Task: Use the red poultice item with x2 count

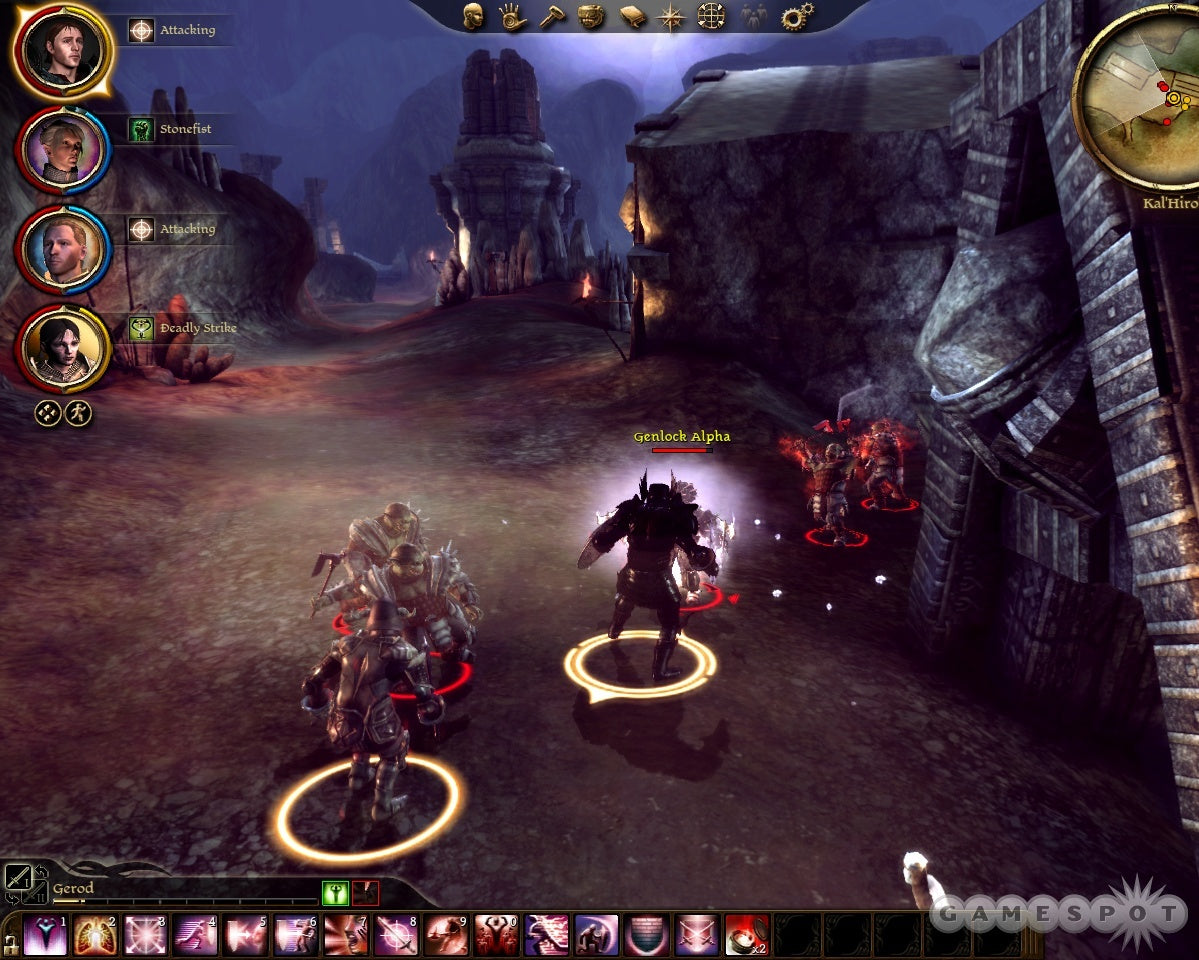Action: [x=746, y=935]
